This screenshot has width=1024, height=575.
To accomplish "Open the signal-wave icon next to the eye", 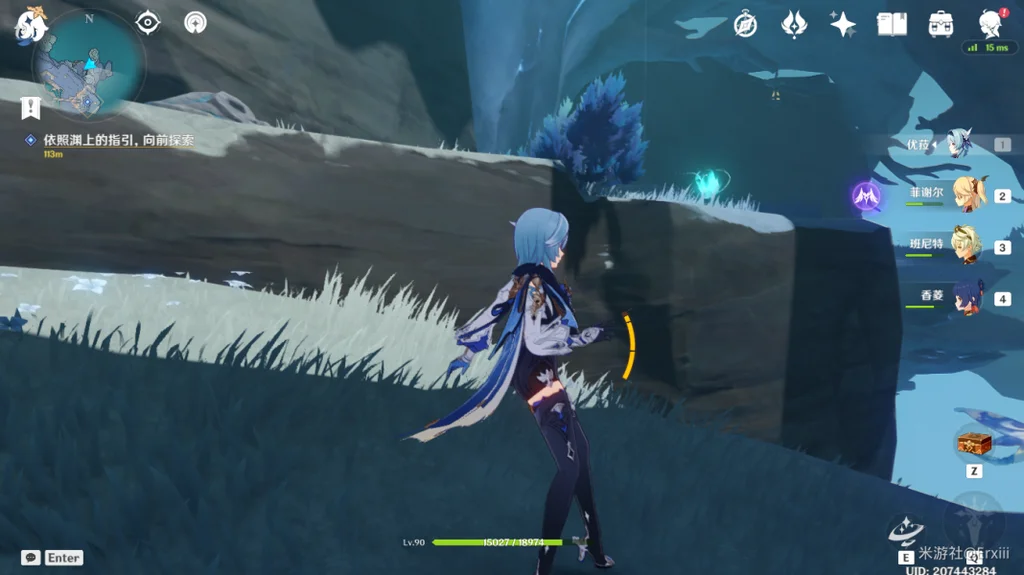I will pos(196,22).
